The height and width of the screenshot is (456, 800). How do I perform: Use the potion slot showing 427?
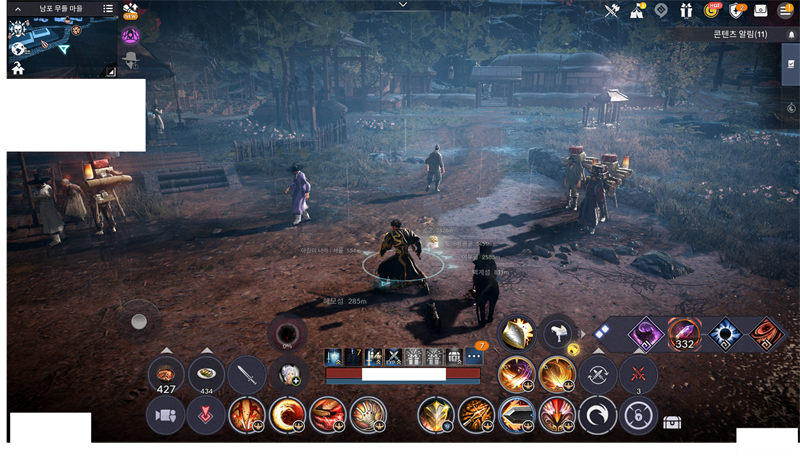pyautogui.click(x=166, y=375)
